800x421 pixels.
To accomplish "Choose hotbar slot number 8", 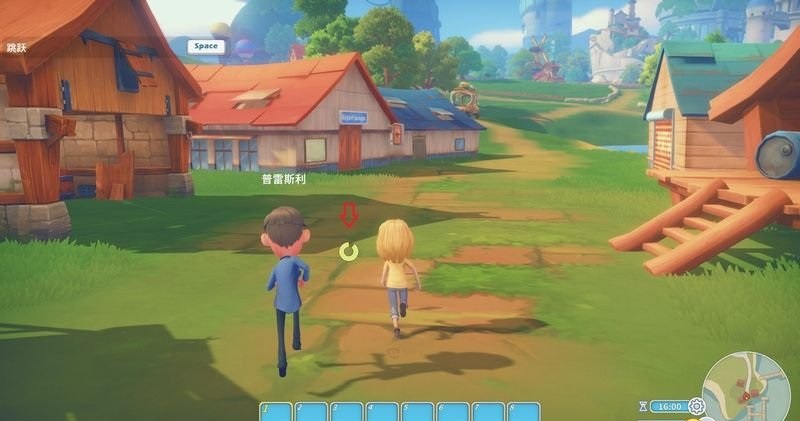I will pos(523,412).
